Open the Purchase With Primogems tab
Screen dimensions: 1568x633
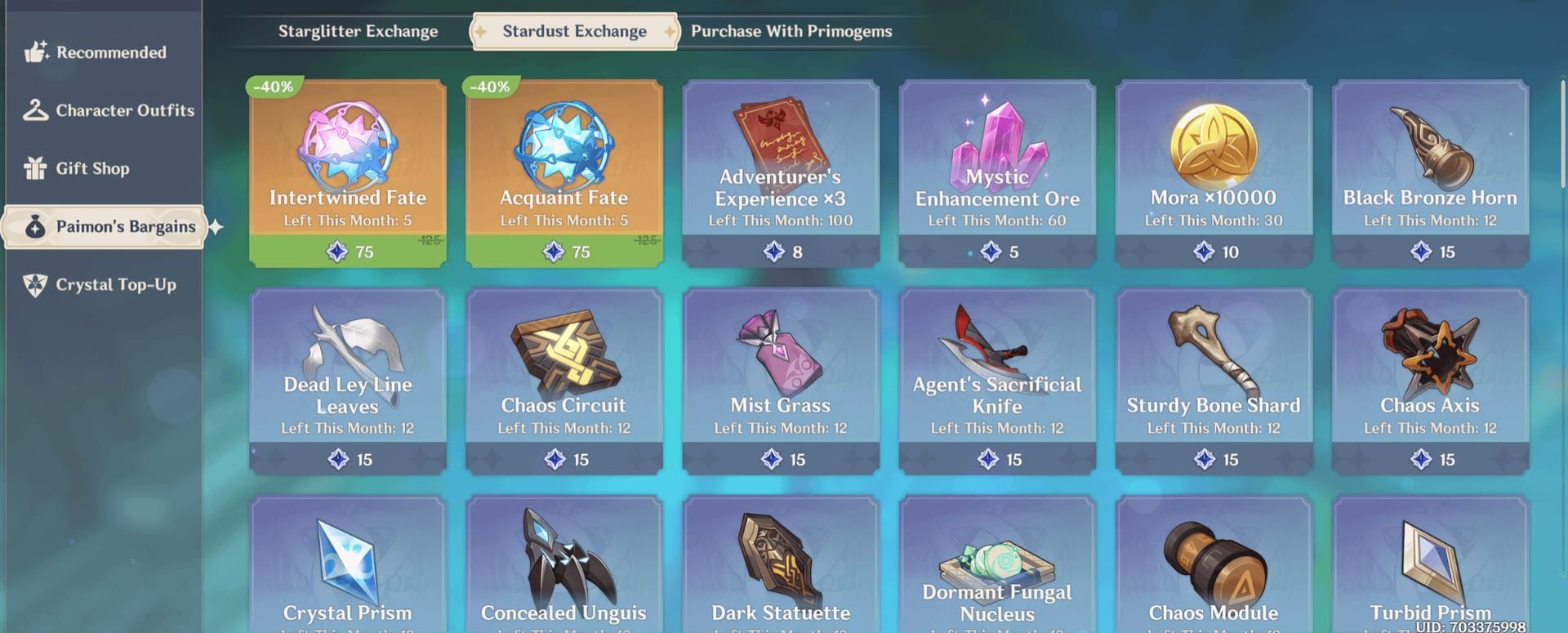(791, 32)
